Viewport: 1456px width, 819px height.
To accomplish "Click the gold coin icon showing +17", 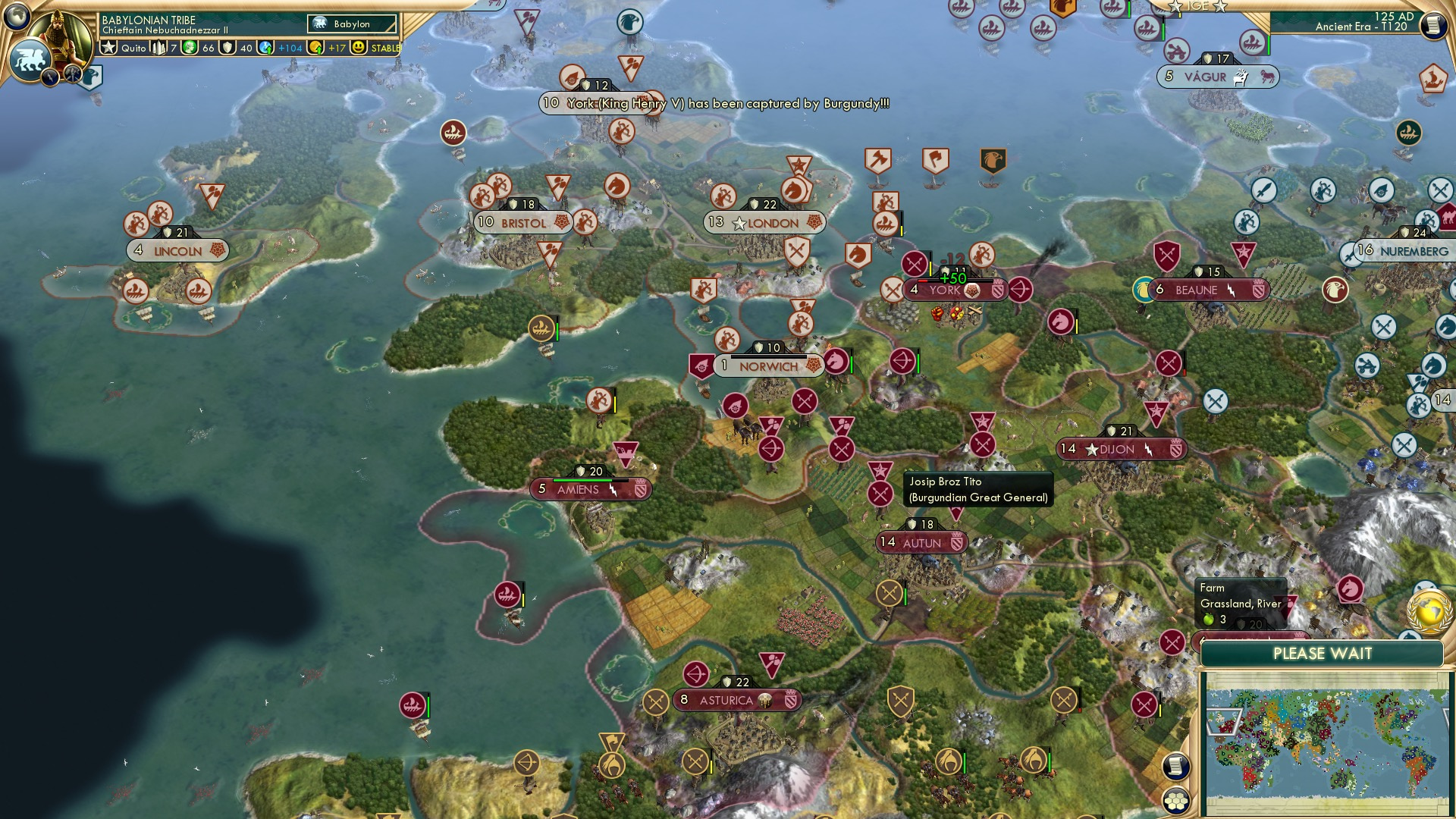I will [317, 48].
